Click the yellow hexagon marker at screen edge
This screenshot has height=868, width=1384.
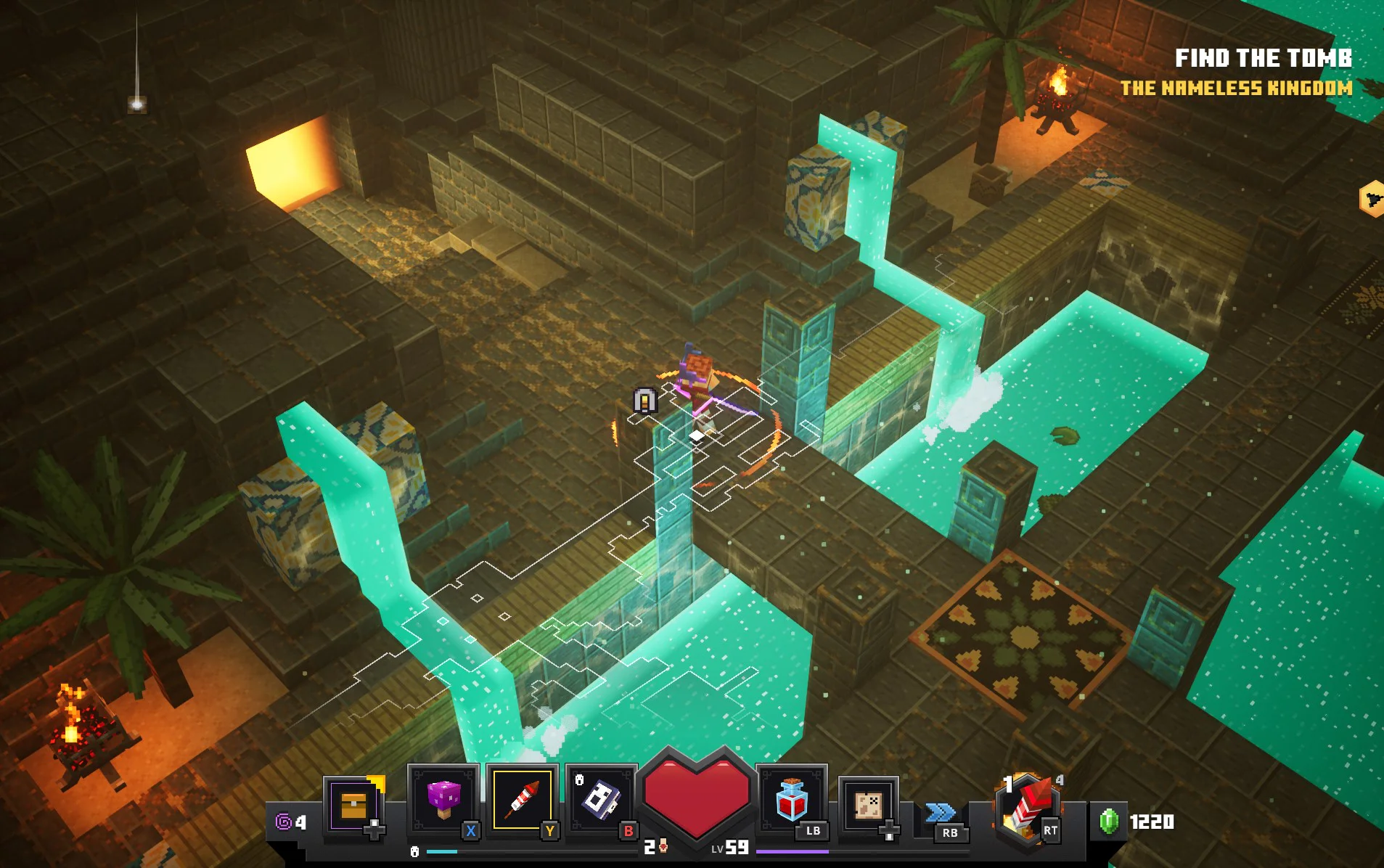coord(1372,198)
